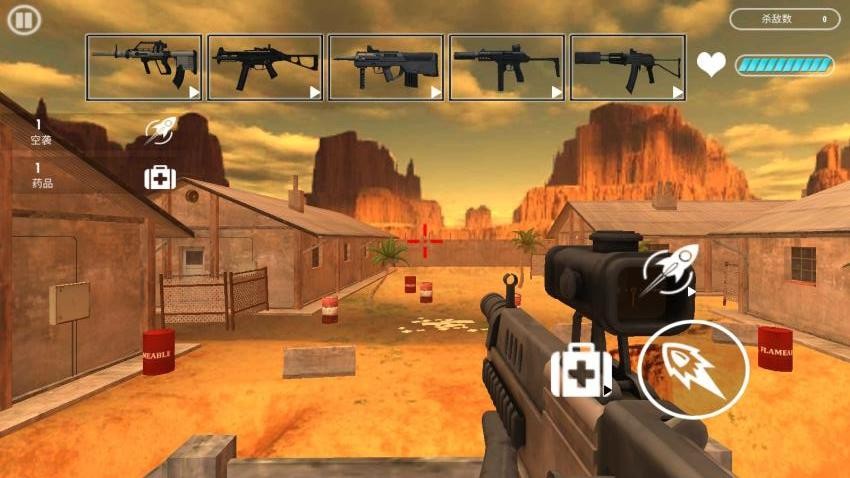Tap the large circular fire button
This screenshot has height=478, width=850.
693,369
